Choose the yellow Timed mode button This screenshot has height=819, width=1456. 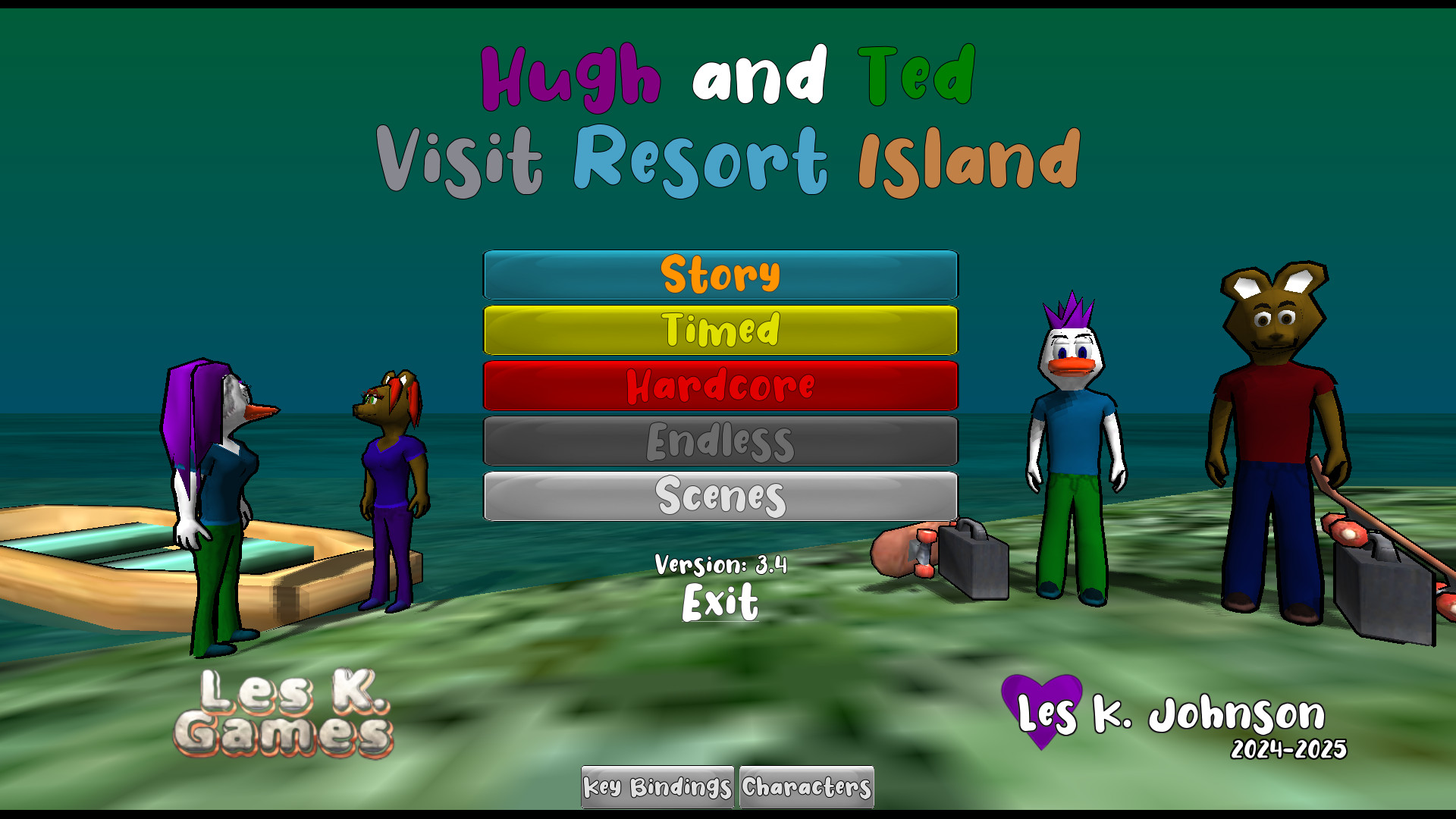pos(720,330)
